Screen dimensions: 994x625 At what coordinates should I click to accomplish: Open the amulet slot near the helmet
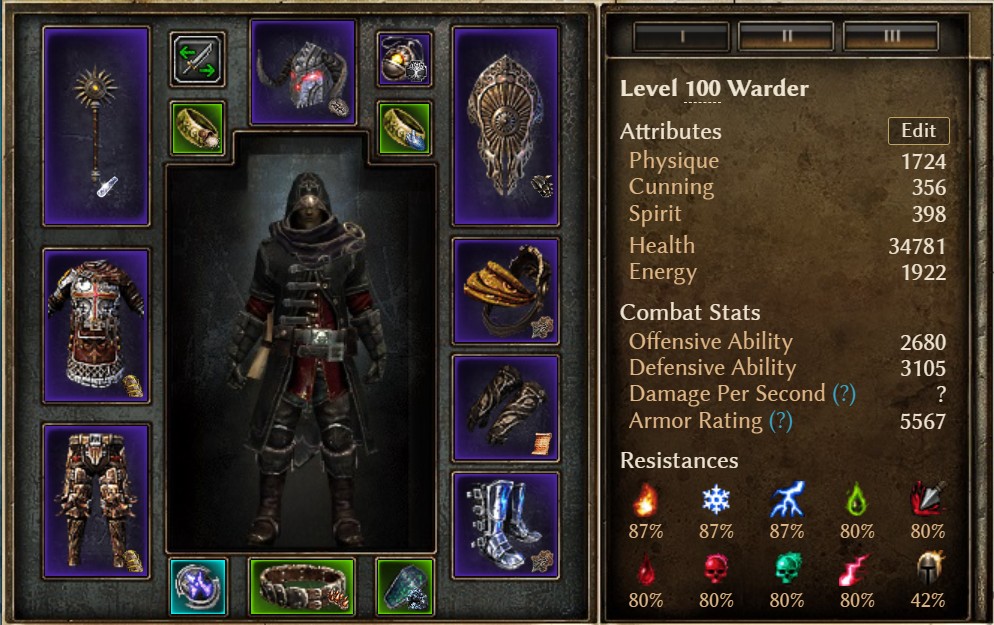(x=405, y=59)
